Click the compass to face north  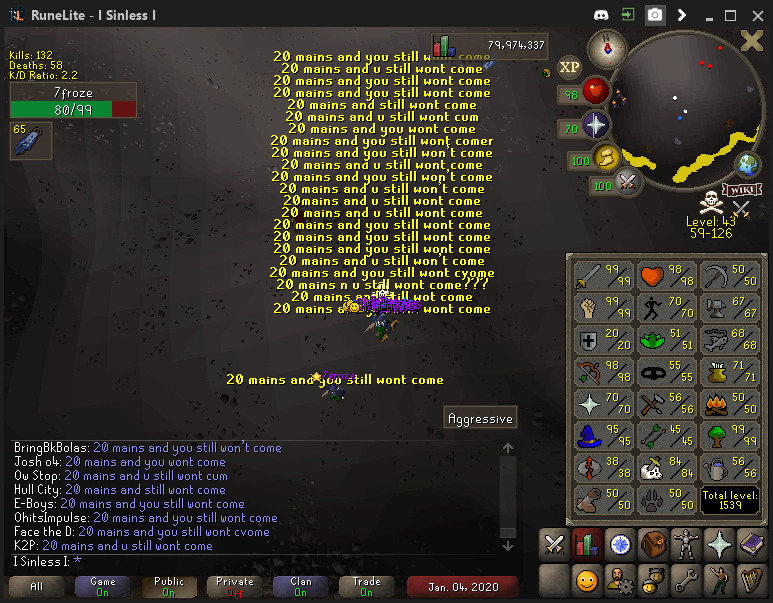[x=607, y=46]
